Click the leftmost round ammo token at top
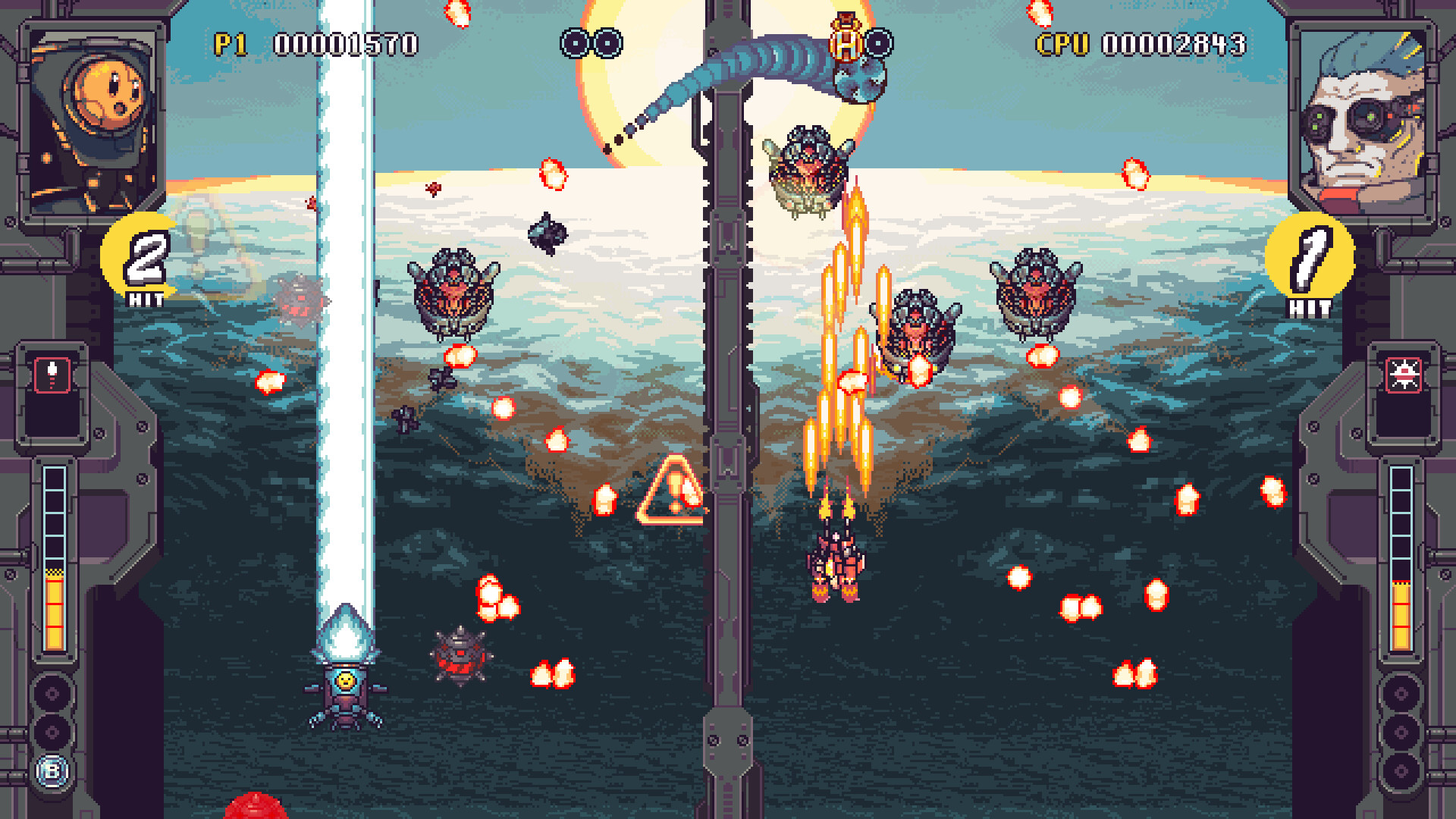The width and height of the screenshot is (1456, 819). point(573,43)
